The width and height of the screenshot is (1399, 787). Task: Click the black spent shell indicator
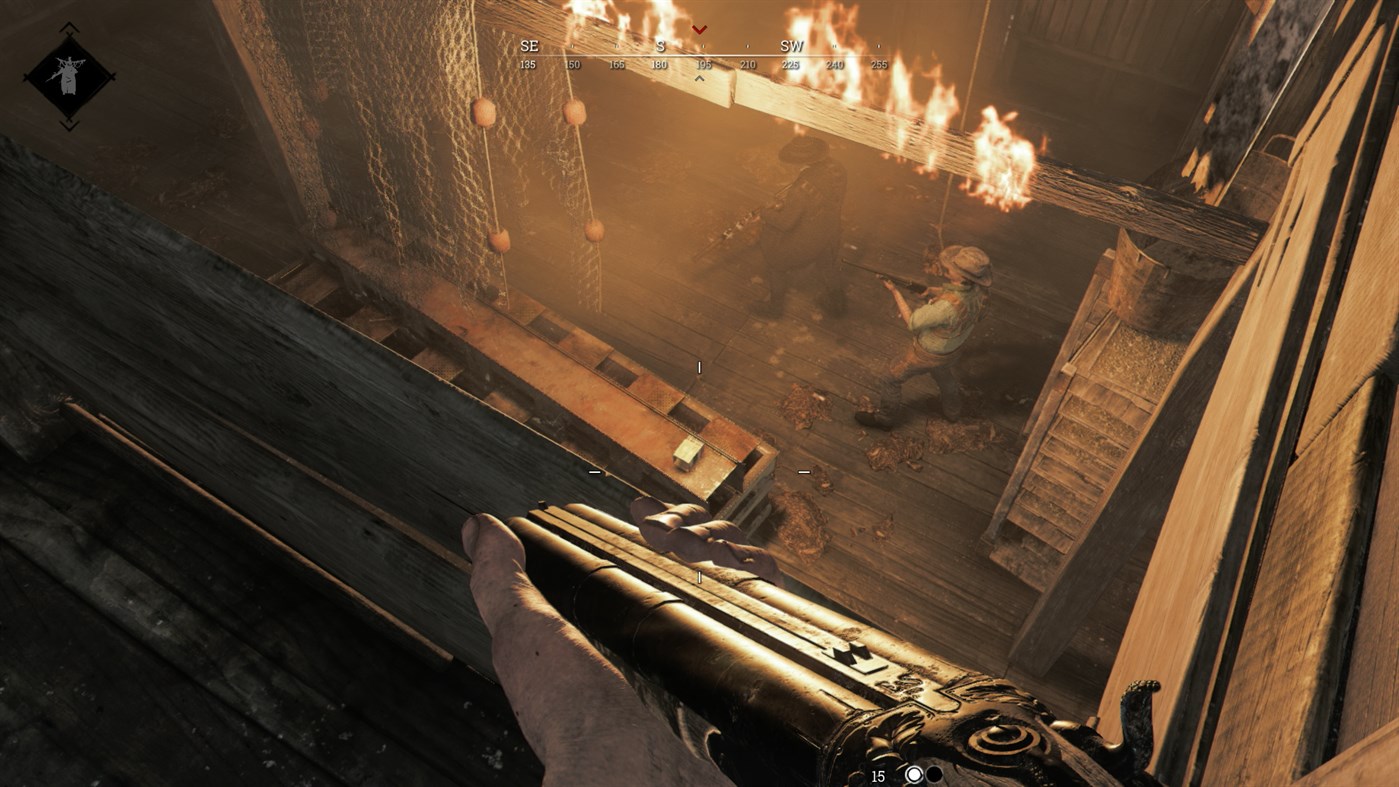click(936, 774)
